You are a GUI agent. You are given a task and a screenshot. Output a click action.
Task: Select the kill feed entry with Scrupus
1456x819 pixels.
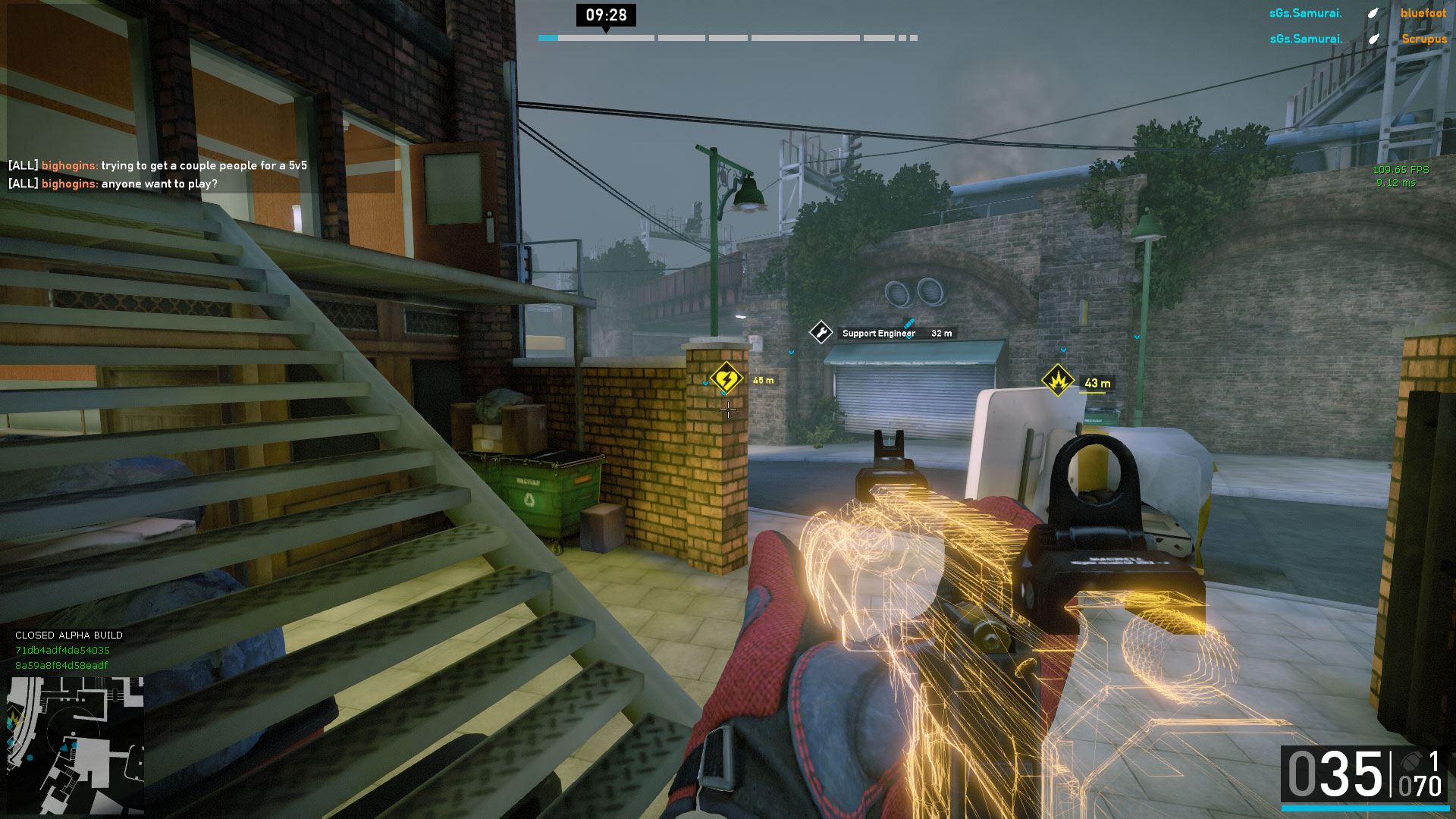click(x=1357, y=39)
